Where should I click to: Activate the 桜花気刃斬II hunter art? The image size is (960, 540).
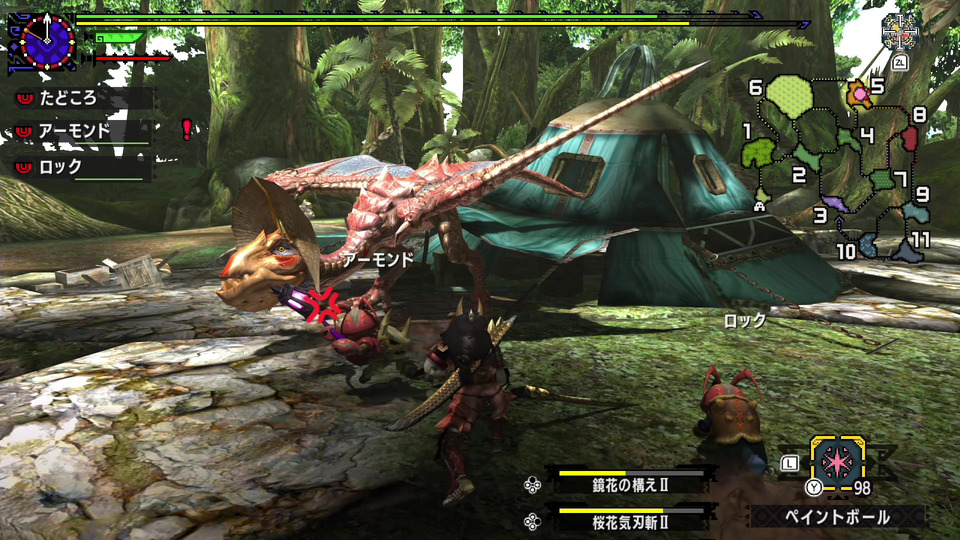pos(629,522)
